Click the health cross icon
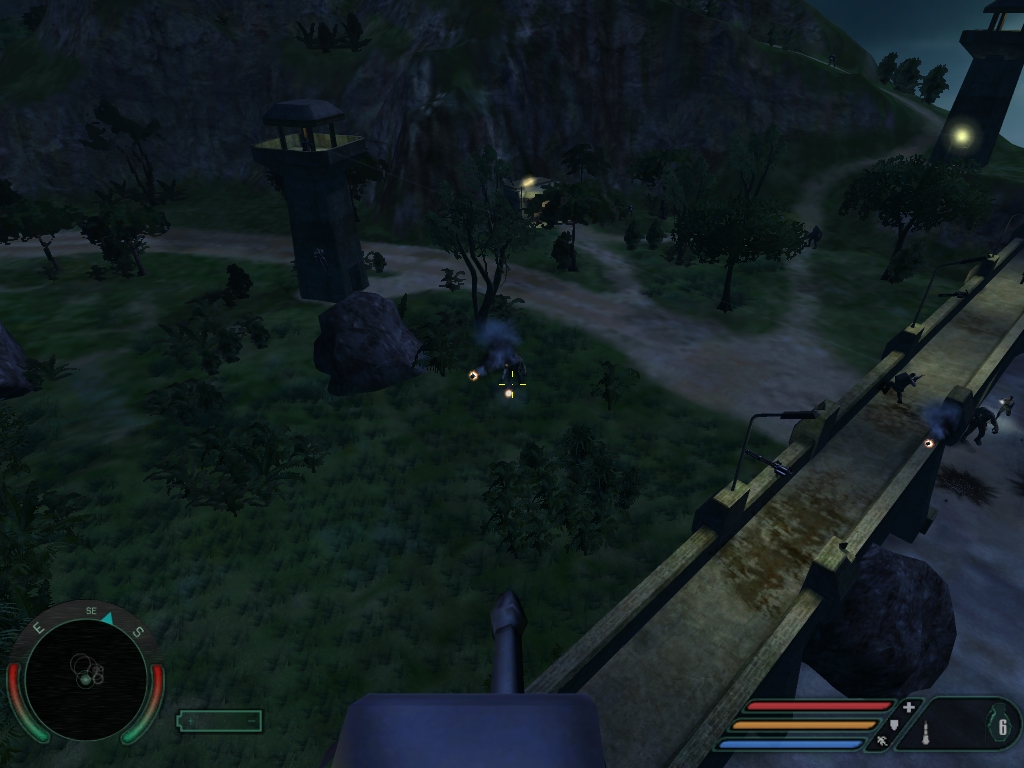 (x=908, y=708)
